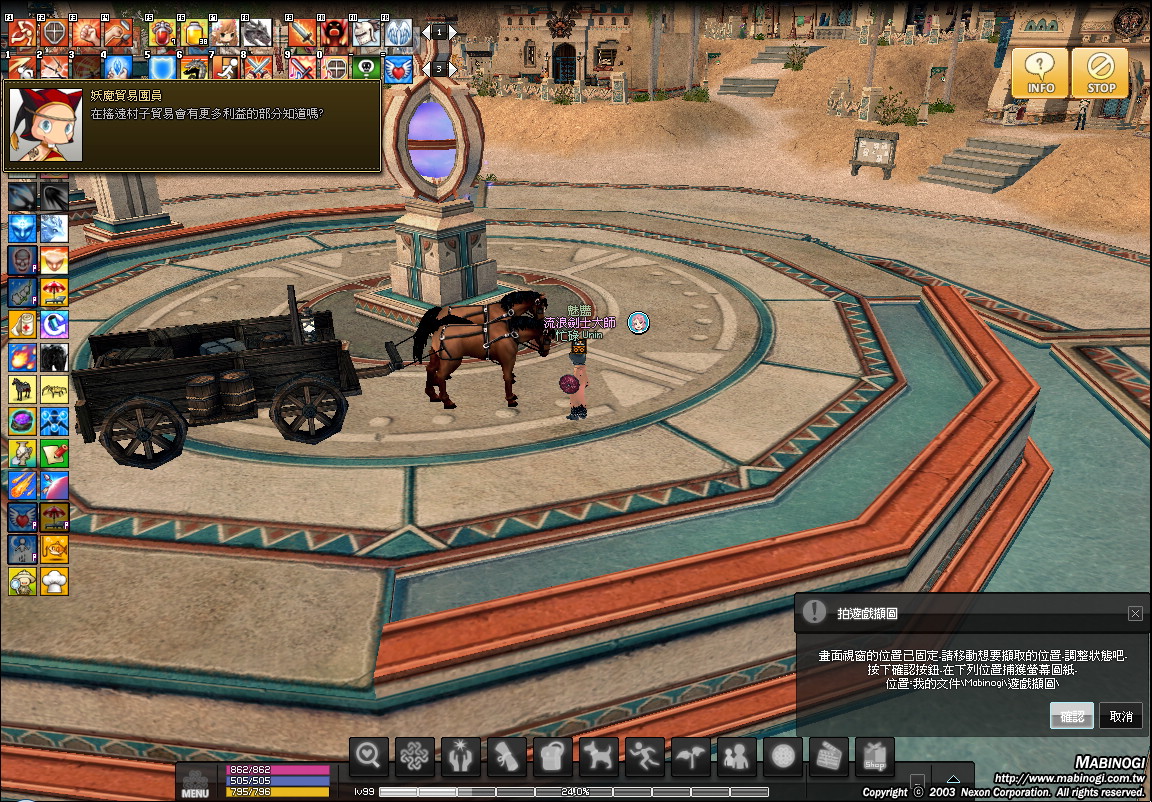The height and width of the screenshot is (802, 1152).
Task: Open the Shop icon in bottom toolbar
Action: tap(875, 758)
